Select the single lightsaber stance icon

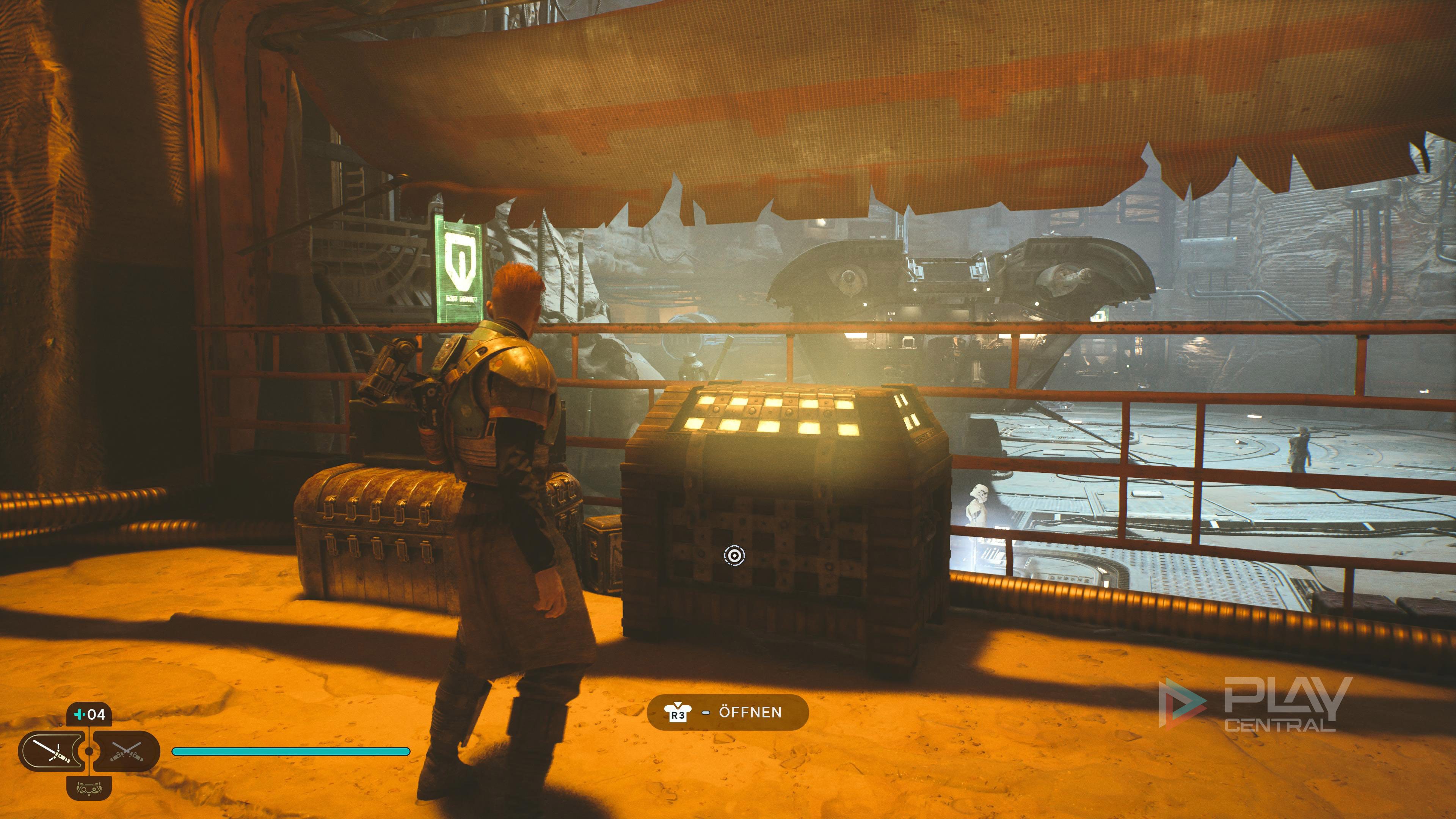click(52, 751)
